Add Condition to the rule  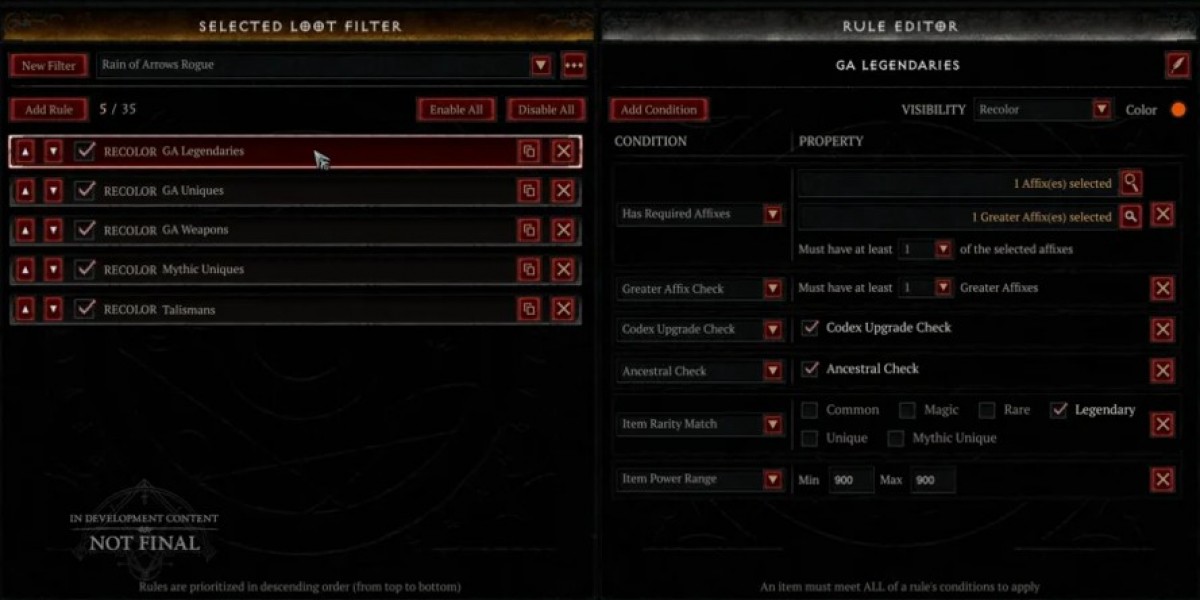point(658,110)
